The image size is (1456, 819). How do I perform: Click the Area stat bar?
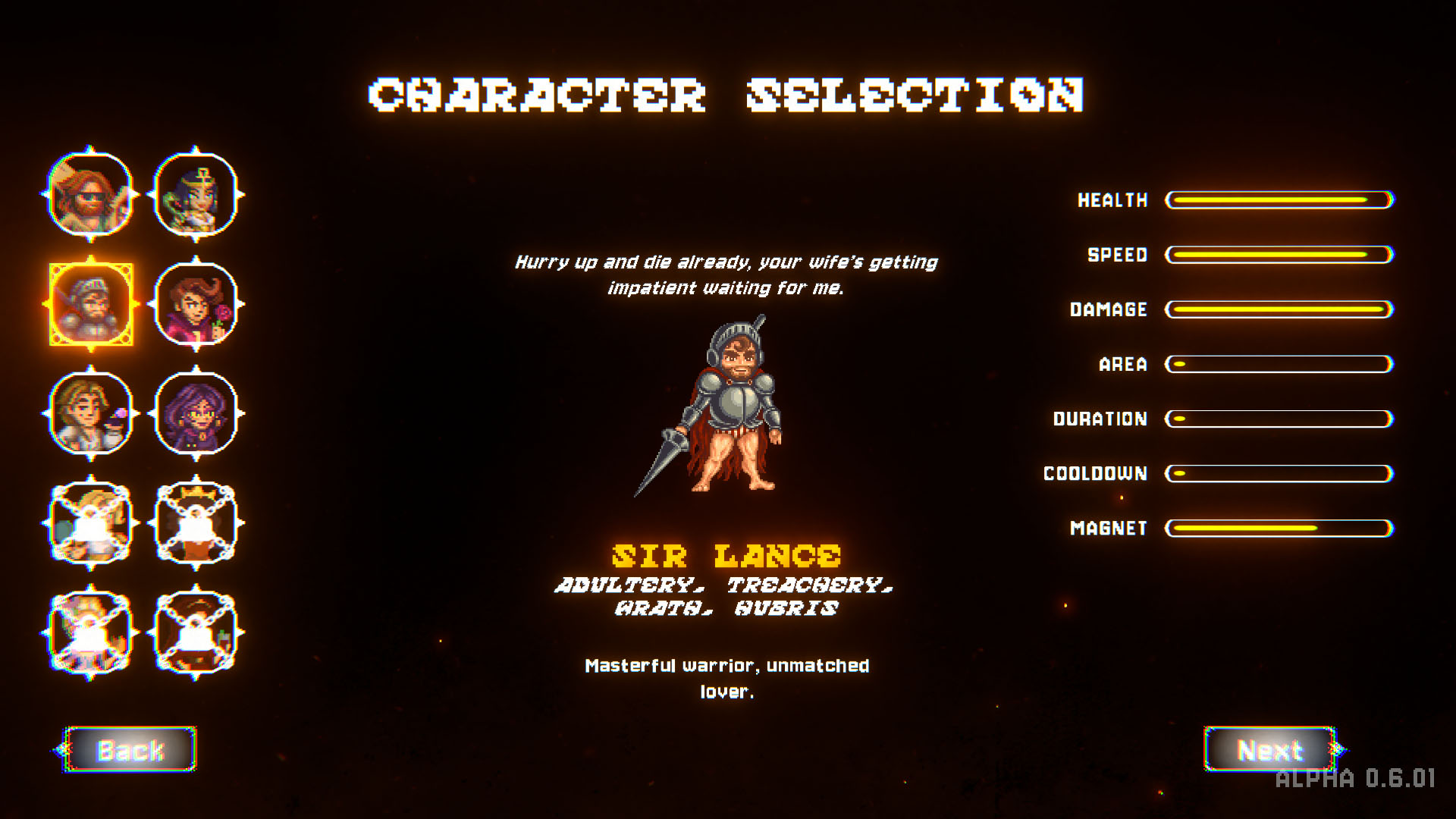(x=1279, y=365)
